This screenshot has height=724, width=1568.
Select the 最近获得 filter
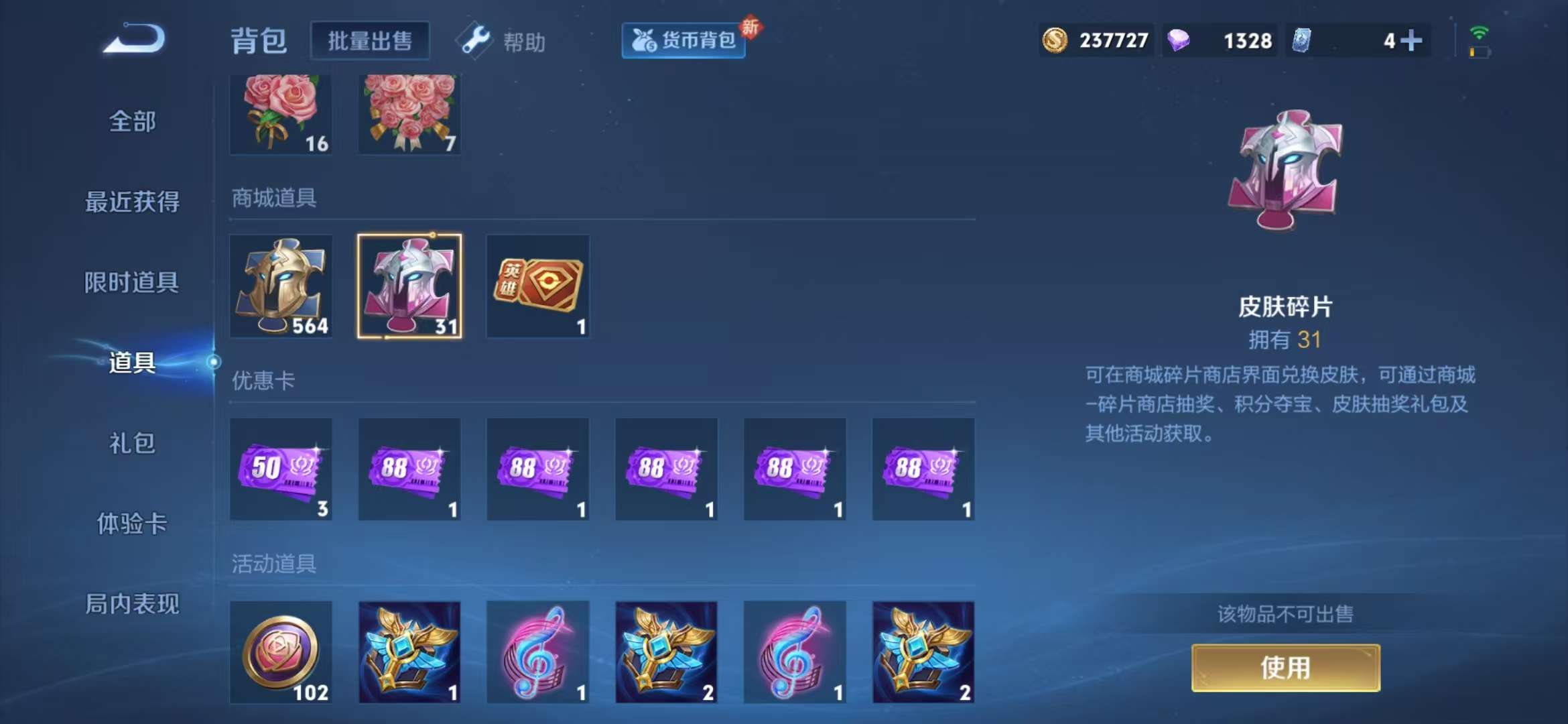tap(131, 202)
